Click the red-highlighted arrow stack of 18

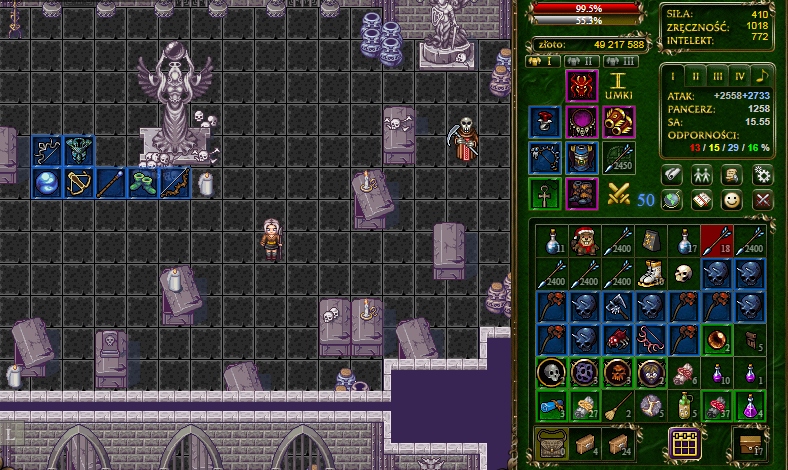(x=716, y=241)
